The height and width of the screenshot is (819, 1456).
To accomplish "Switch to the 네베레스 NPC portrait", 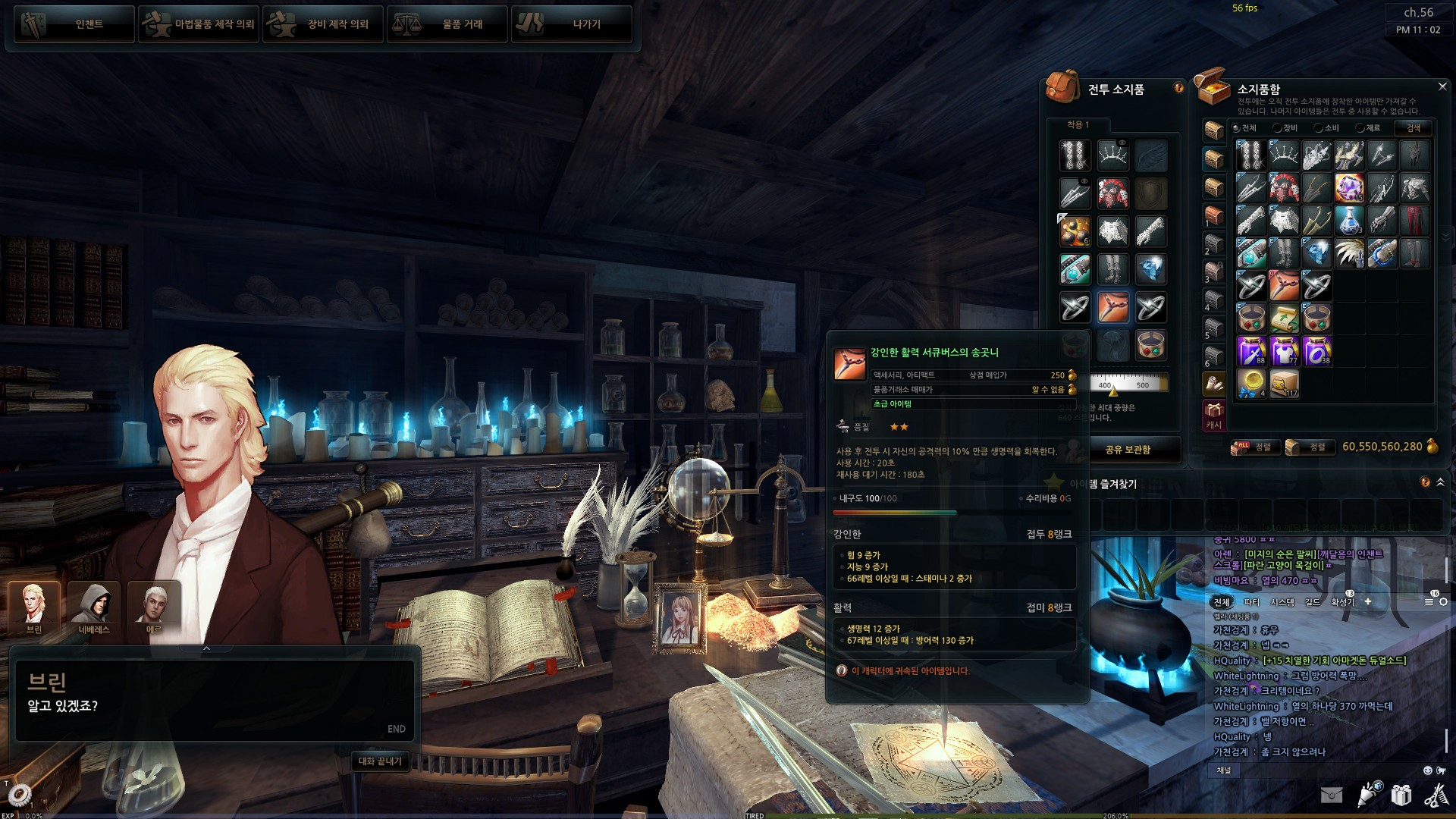I will 94,608.
